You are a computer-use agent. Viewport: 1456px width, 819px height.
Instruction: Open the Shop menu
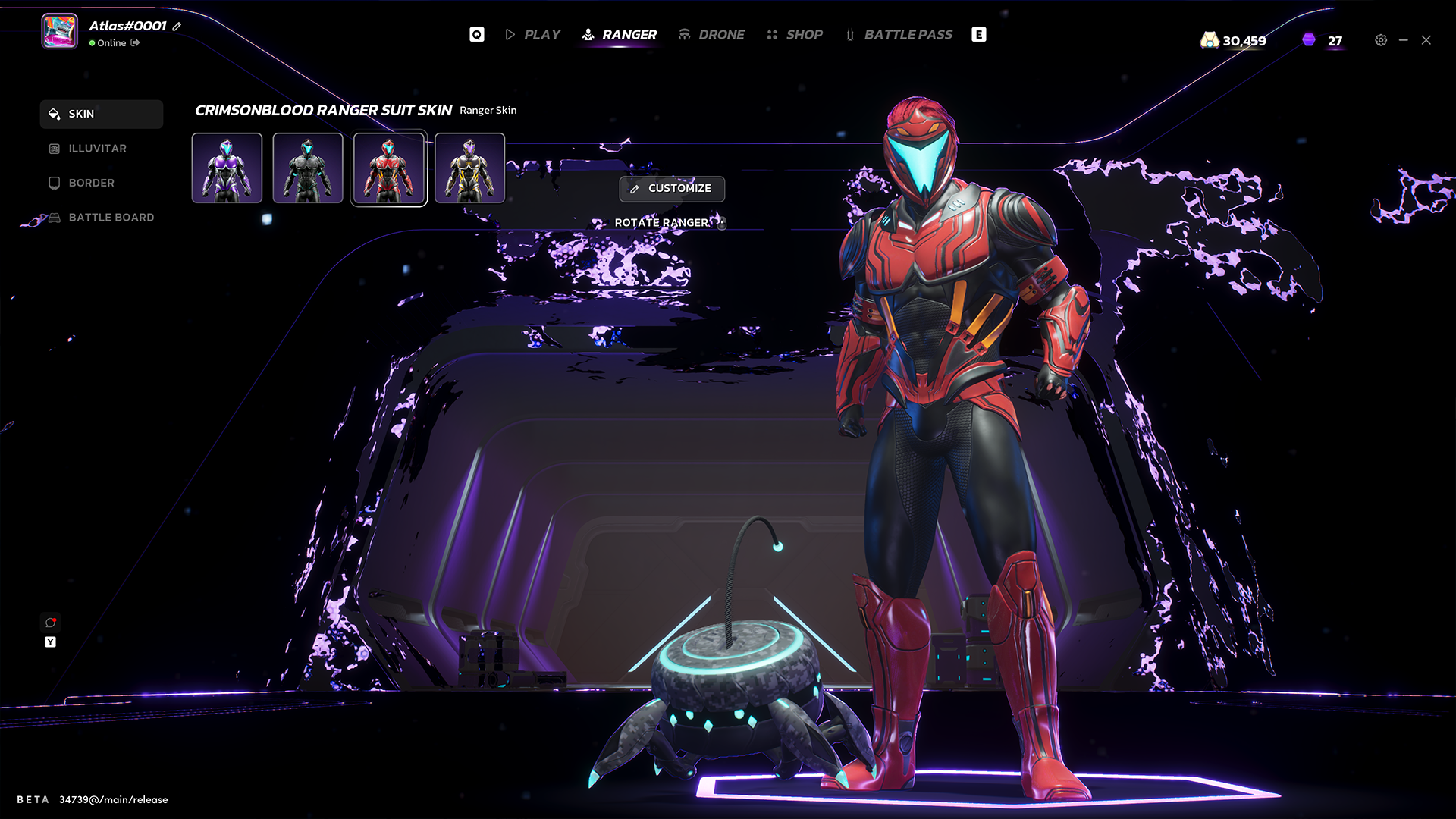point(804,34)
